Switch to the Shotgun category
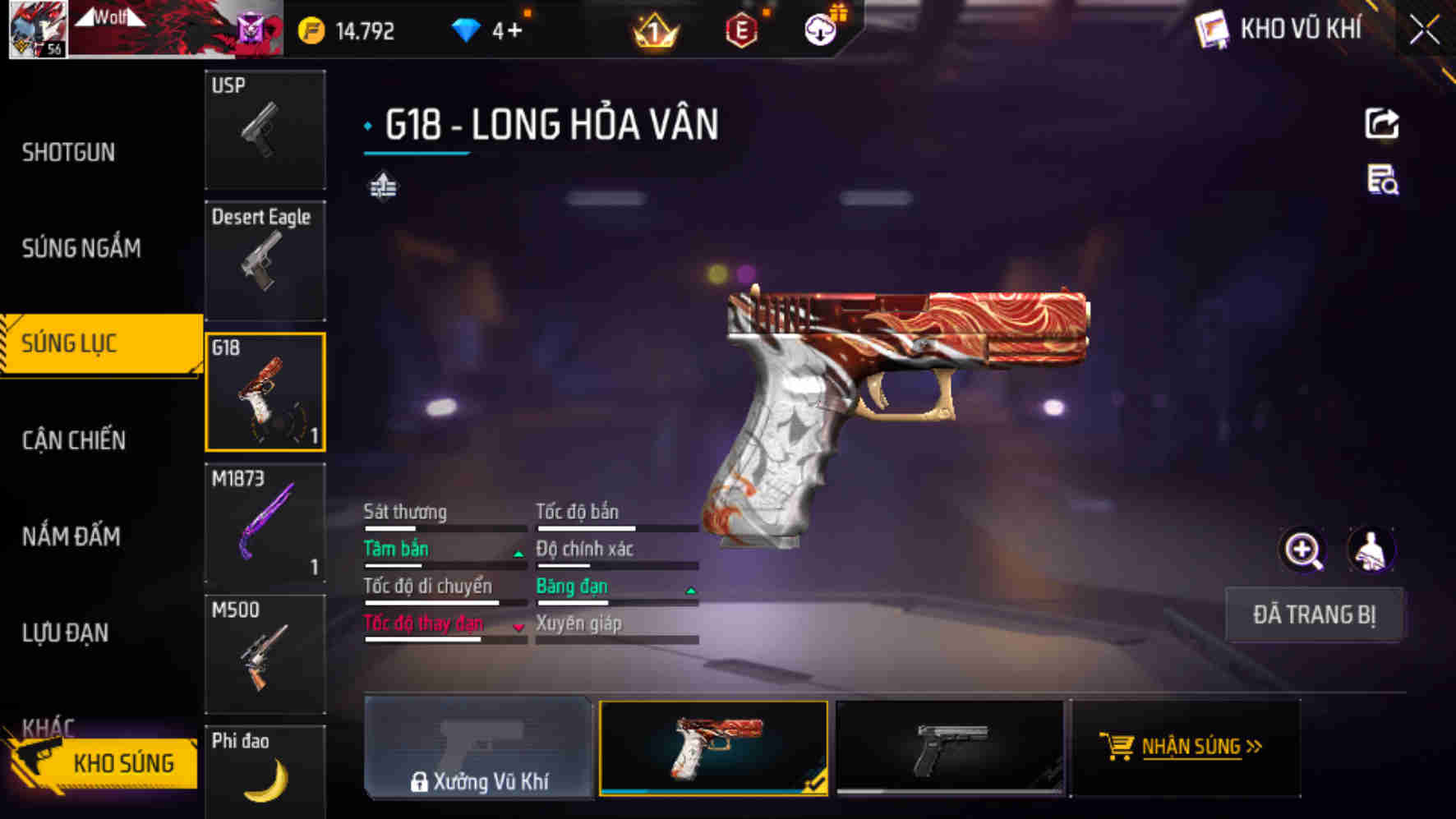 [x=69, y=152]
